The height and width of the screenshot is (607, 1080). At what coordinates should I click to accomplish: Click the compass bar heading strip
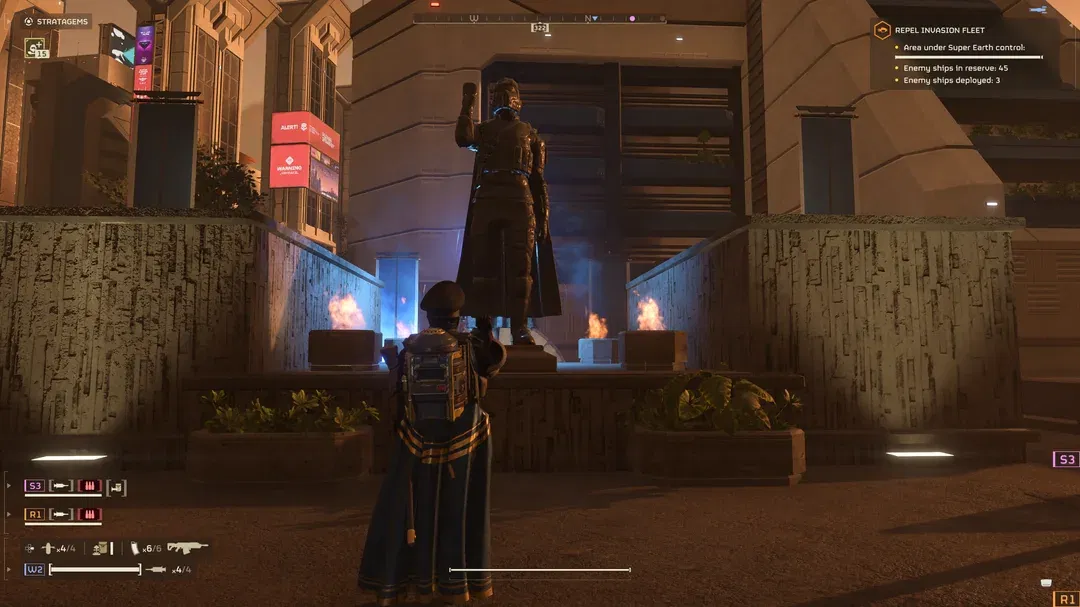click(539, 18)
